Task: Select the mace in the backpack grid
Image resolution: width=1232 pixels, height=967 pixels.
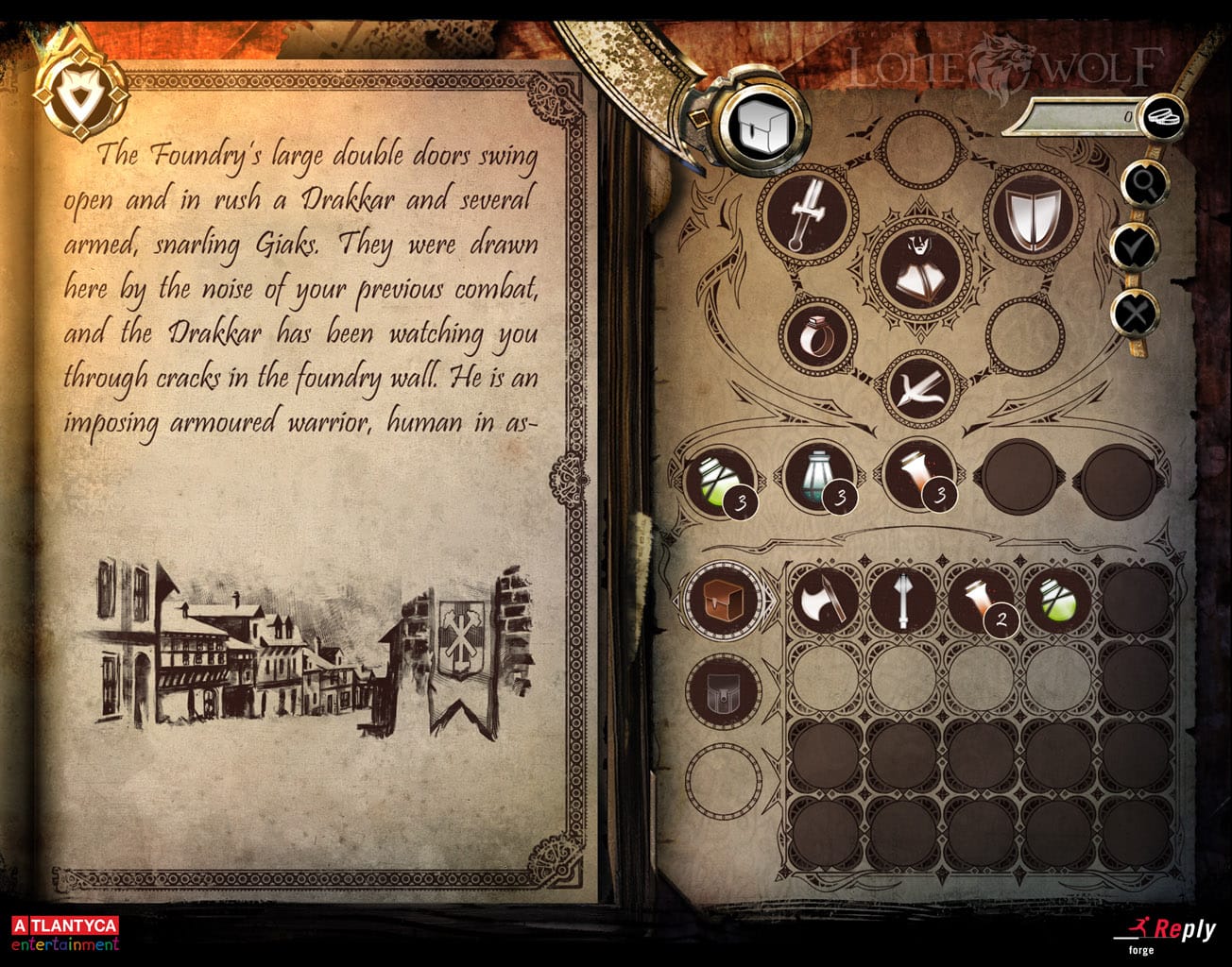Action: pyautogui.click(x=904, y=600)
